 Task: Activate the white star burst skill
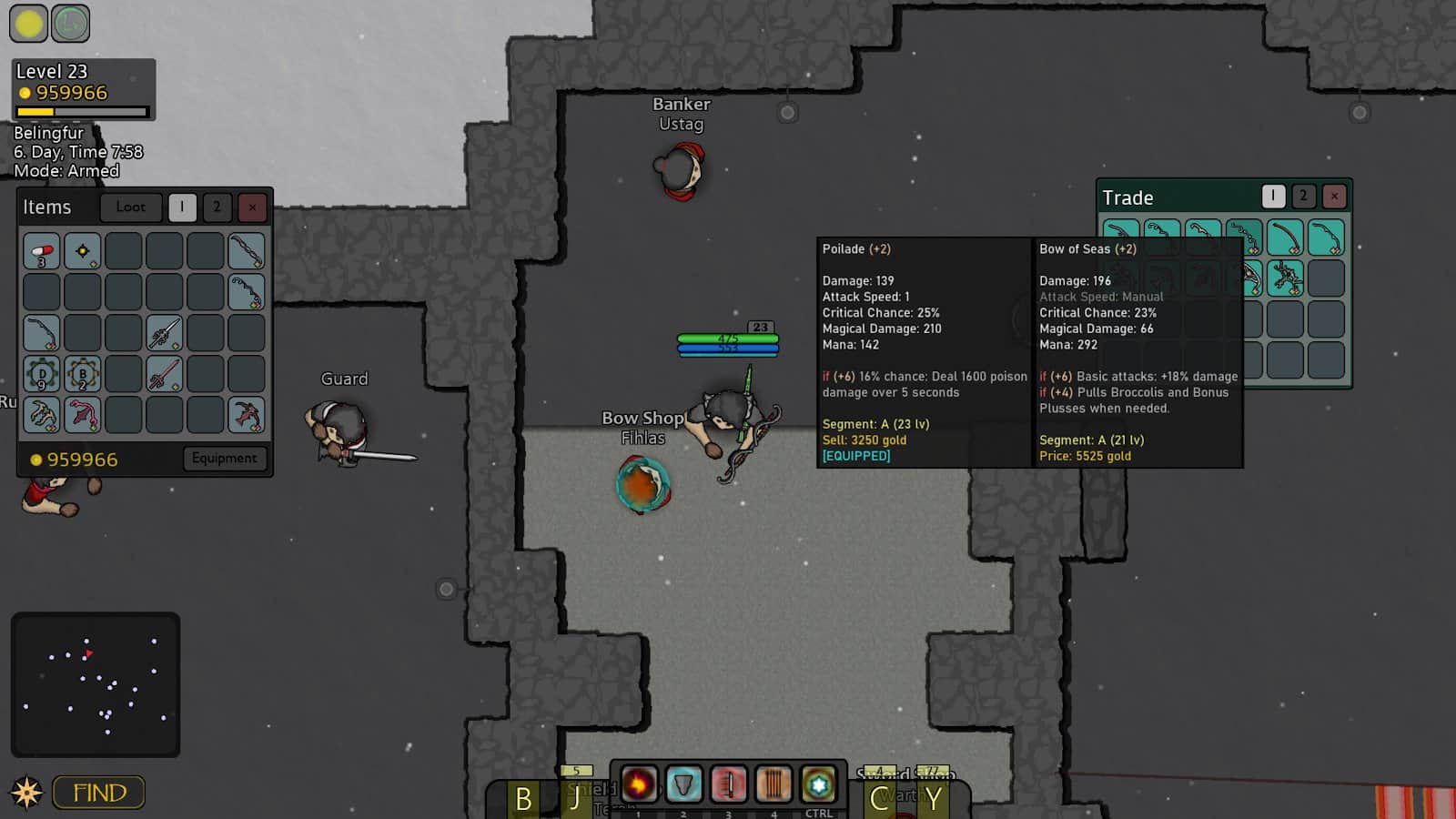818,784
